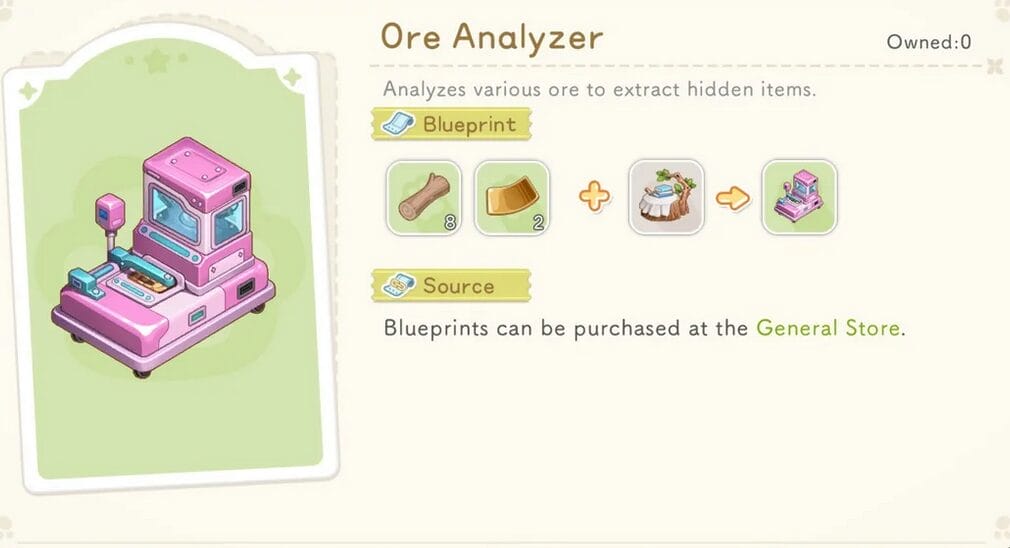
Task: Select the Ore Analyzer result icon
Action: 799,198
